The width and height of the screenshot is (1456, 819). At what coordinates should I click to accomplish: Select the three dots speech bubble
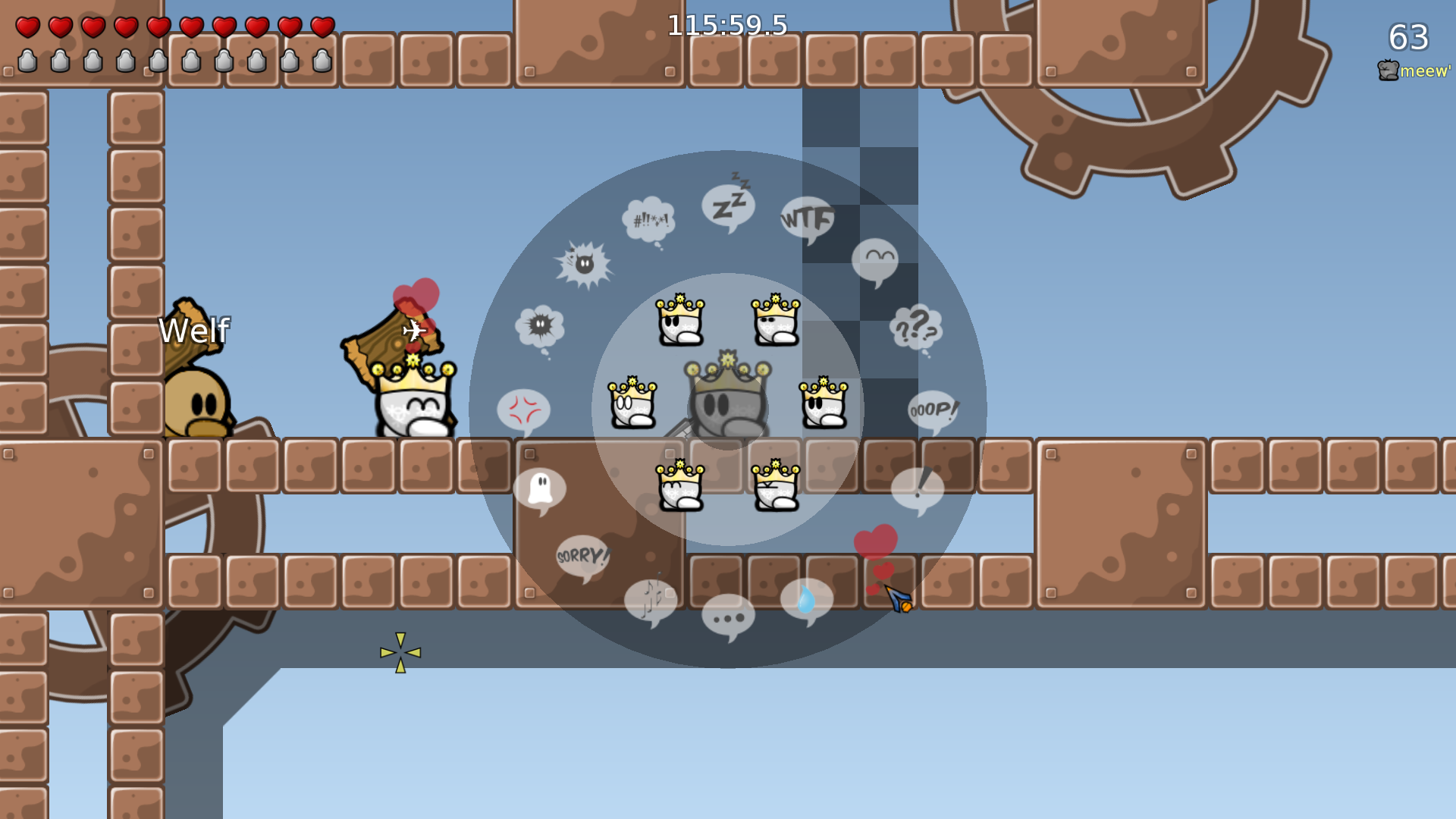[728, 616]
